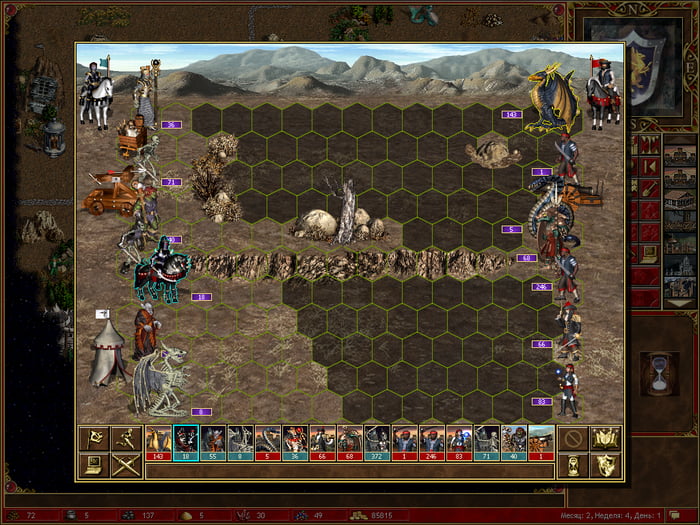Choose the retreat running-figure button

(x=127, y=438)
